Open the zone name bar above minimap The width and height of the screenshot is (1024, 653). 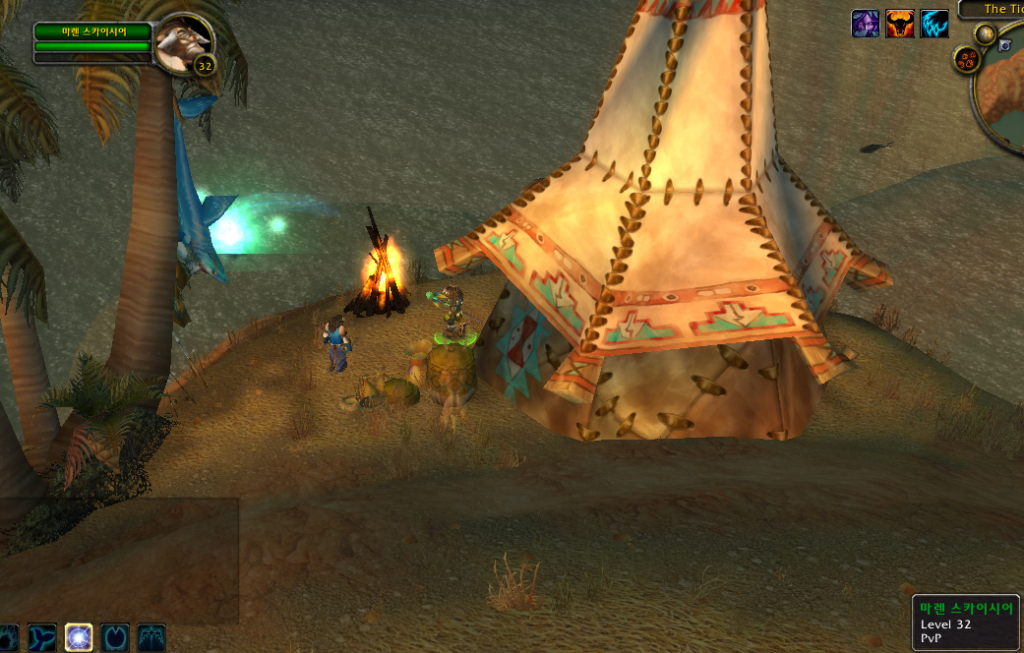(x=993, y=9)
